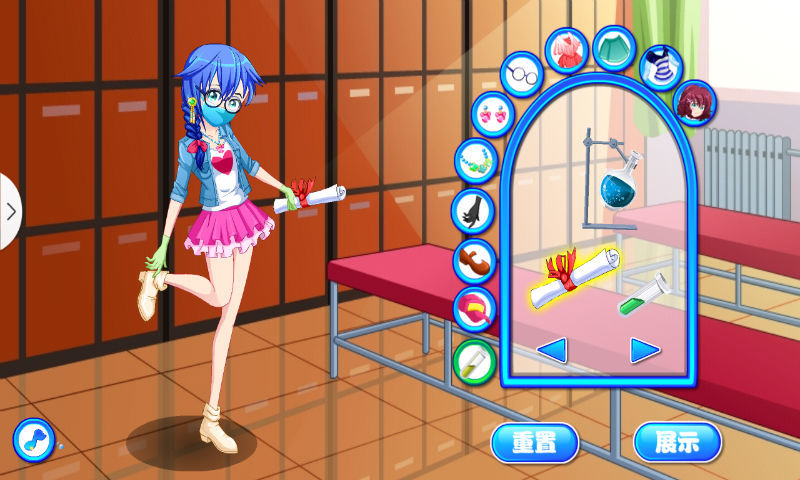Select the bead necklace category
This screenshot has height=480, width=800.
coord(474,160)
